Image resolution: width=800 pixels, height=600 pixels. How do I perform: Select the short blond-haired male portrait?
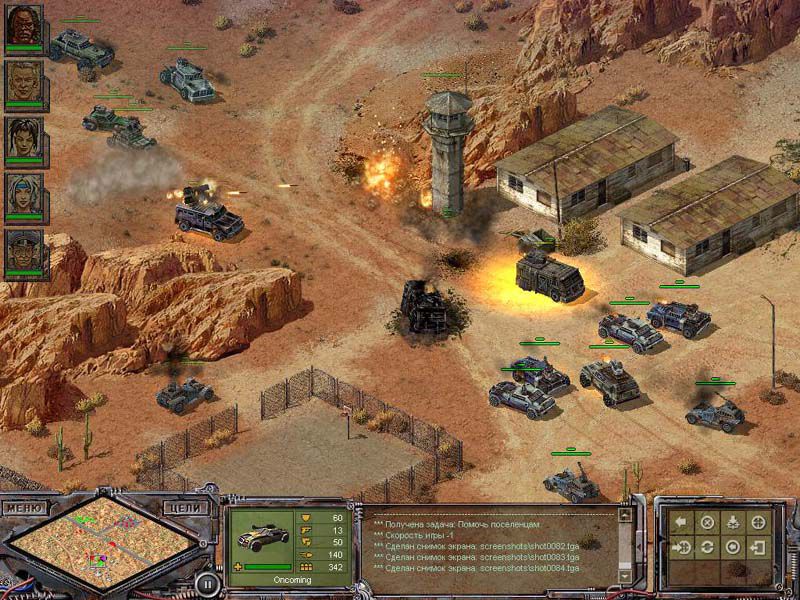[x=24, y=84]
